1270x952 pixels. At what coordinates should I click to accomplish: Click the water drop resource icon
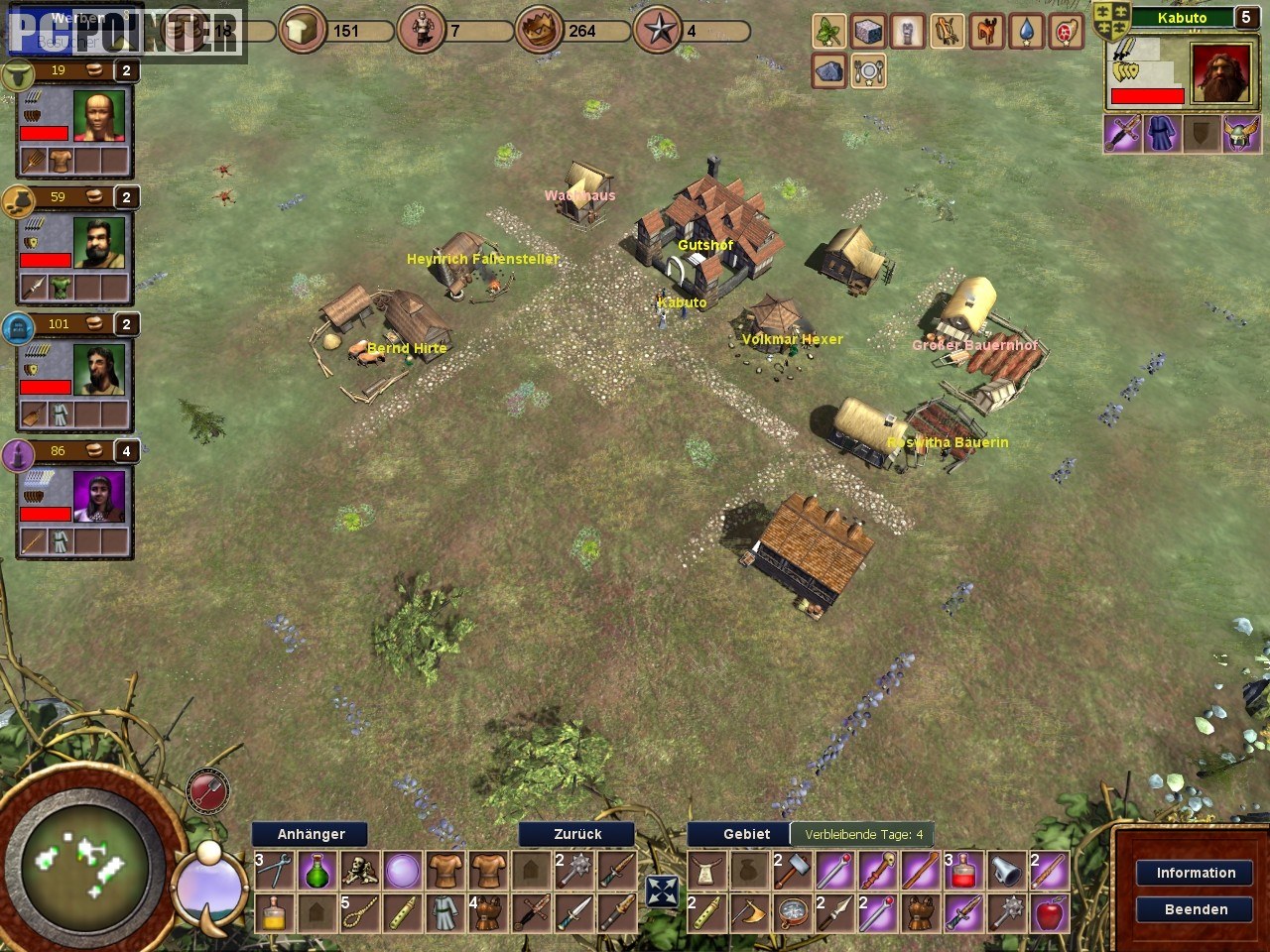point(1026,32)
